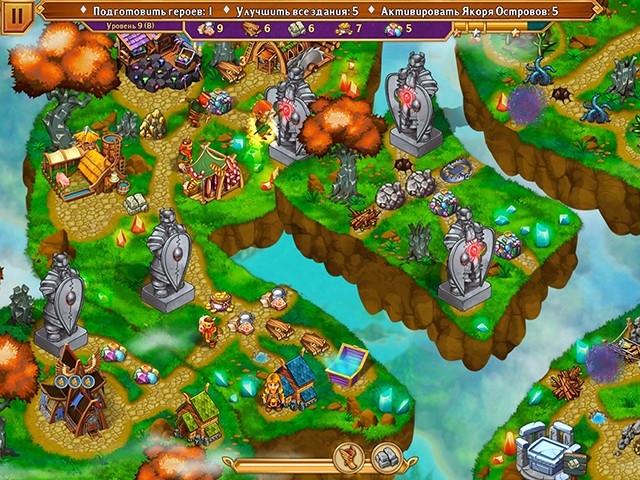This screenshot has width=640, height=480.
Task: Pause the game with the pause button
Action: point(17,18)
